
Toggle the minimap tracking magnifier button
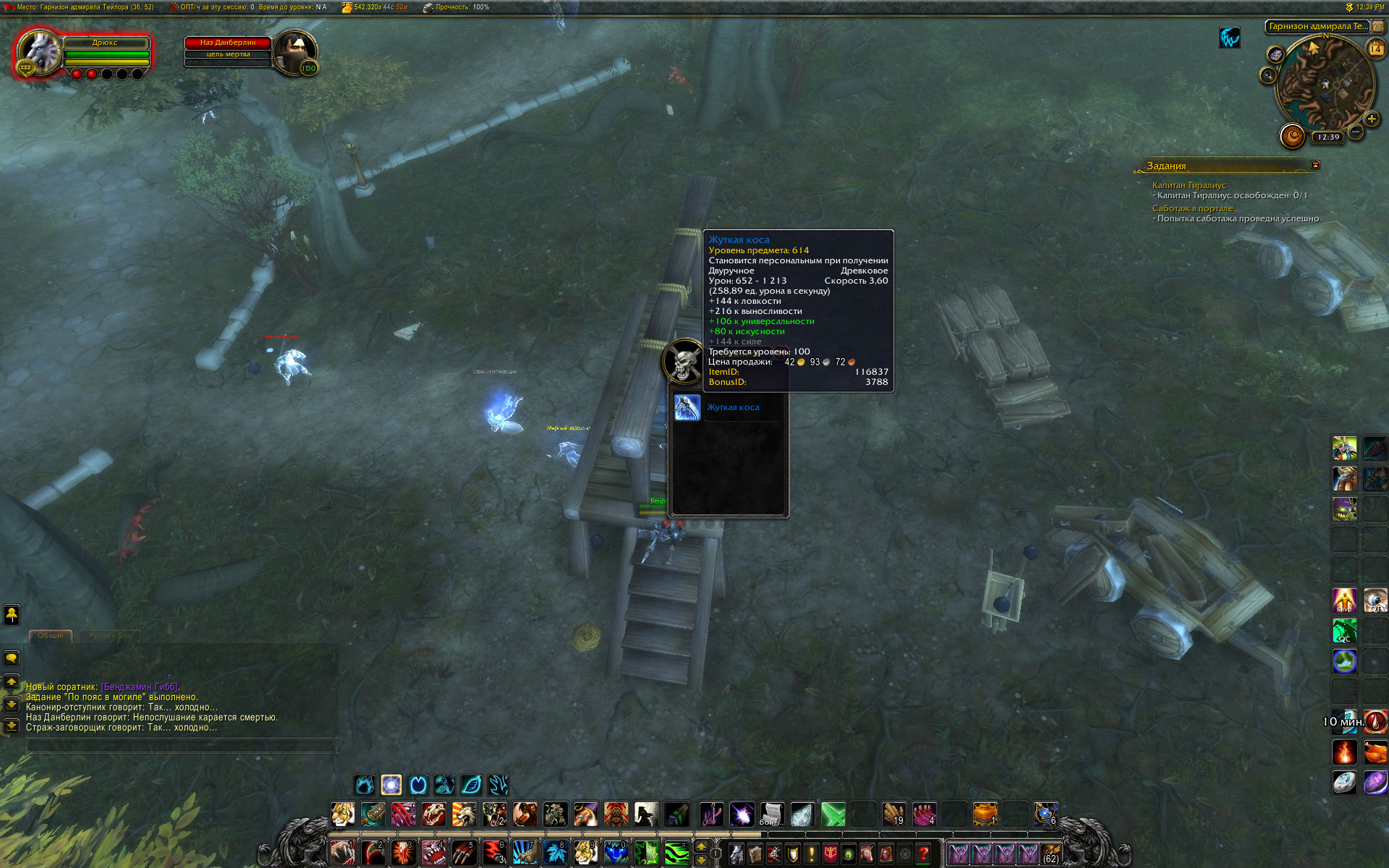click(1267, 75)
